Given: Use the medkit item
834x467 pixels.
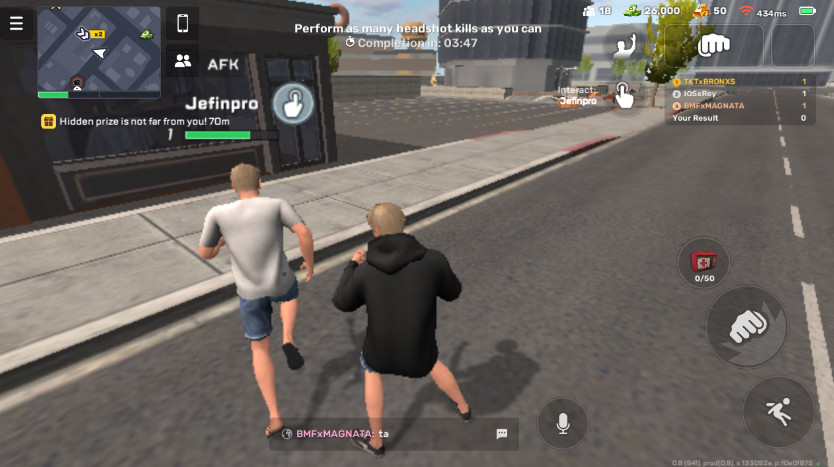Looking at the screenshot, I should (703, 262).
